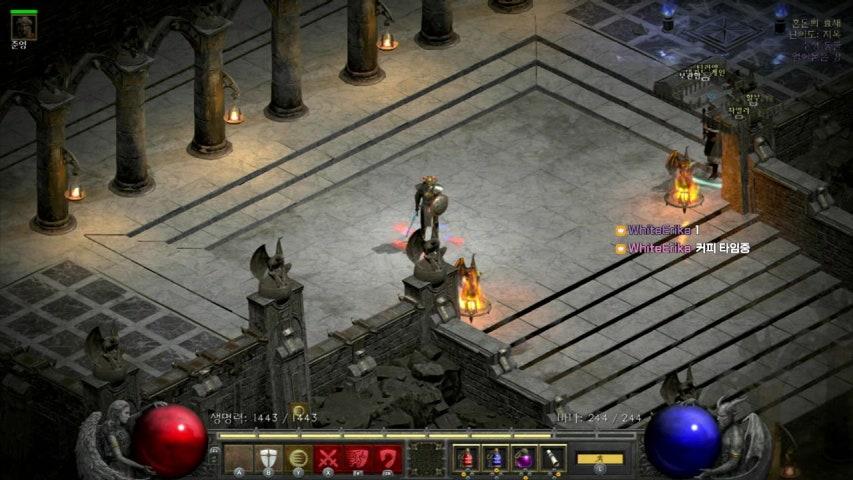This screenshot has width=853, height=480.
Task: Activate the golden round aura skill
Action: (298, 458)
